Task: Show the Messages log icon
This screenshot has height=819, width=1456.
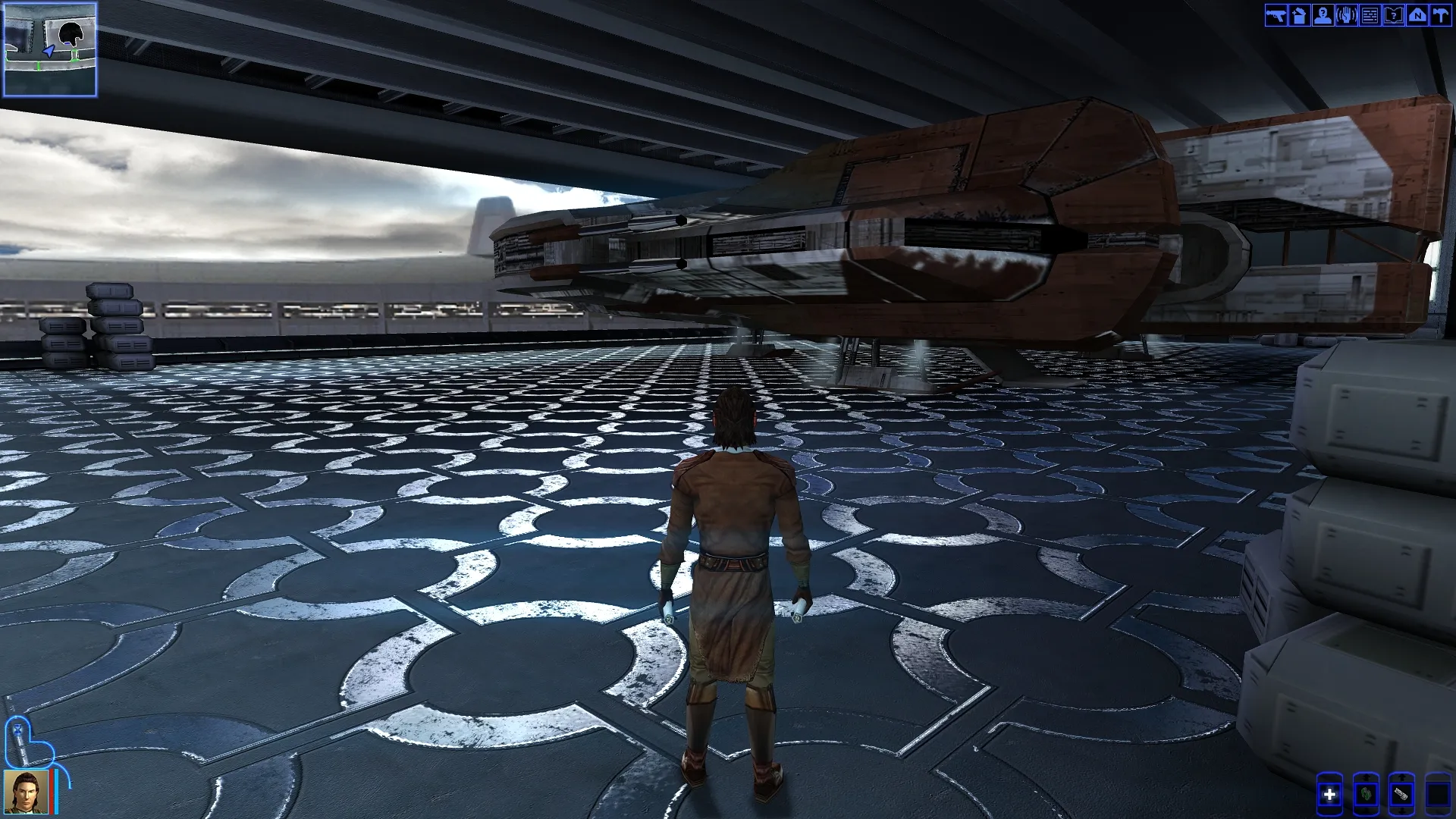Action: click(x=1370, y=15)
